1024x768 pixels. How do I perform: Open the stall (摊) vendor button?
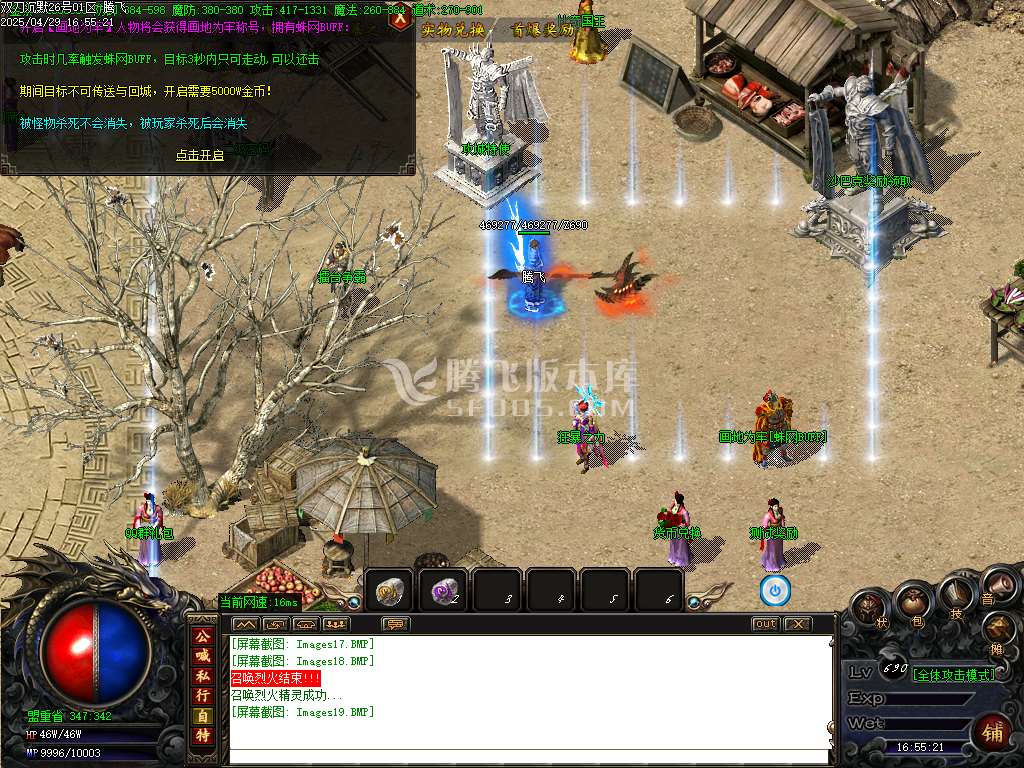click(x=998, y=629)
